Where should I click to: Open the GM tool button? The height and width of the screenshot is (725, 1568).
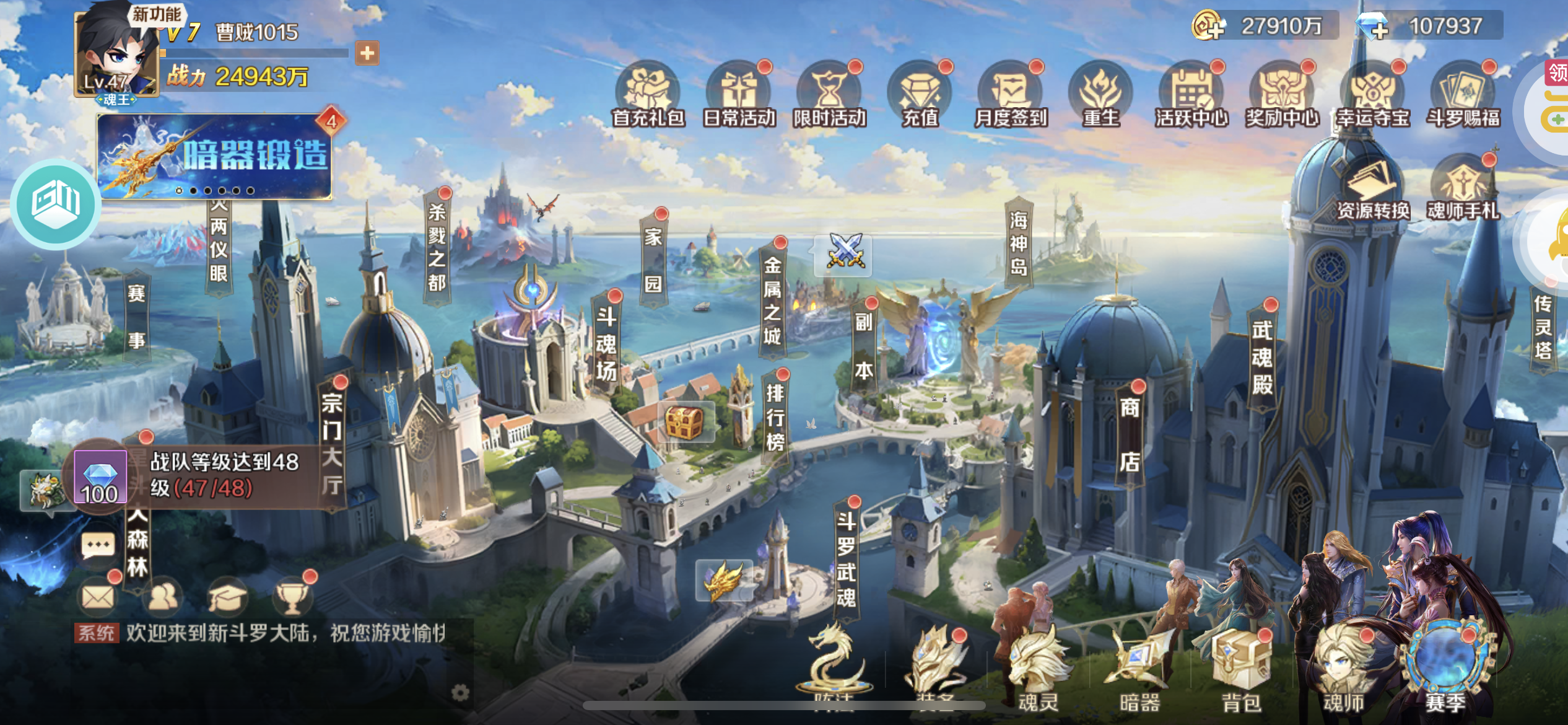click(x=56, y=203)
